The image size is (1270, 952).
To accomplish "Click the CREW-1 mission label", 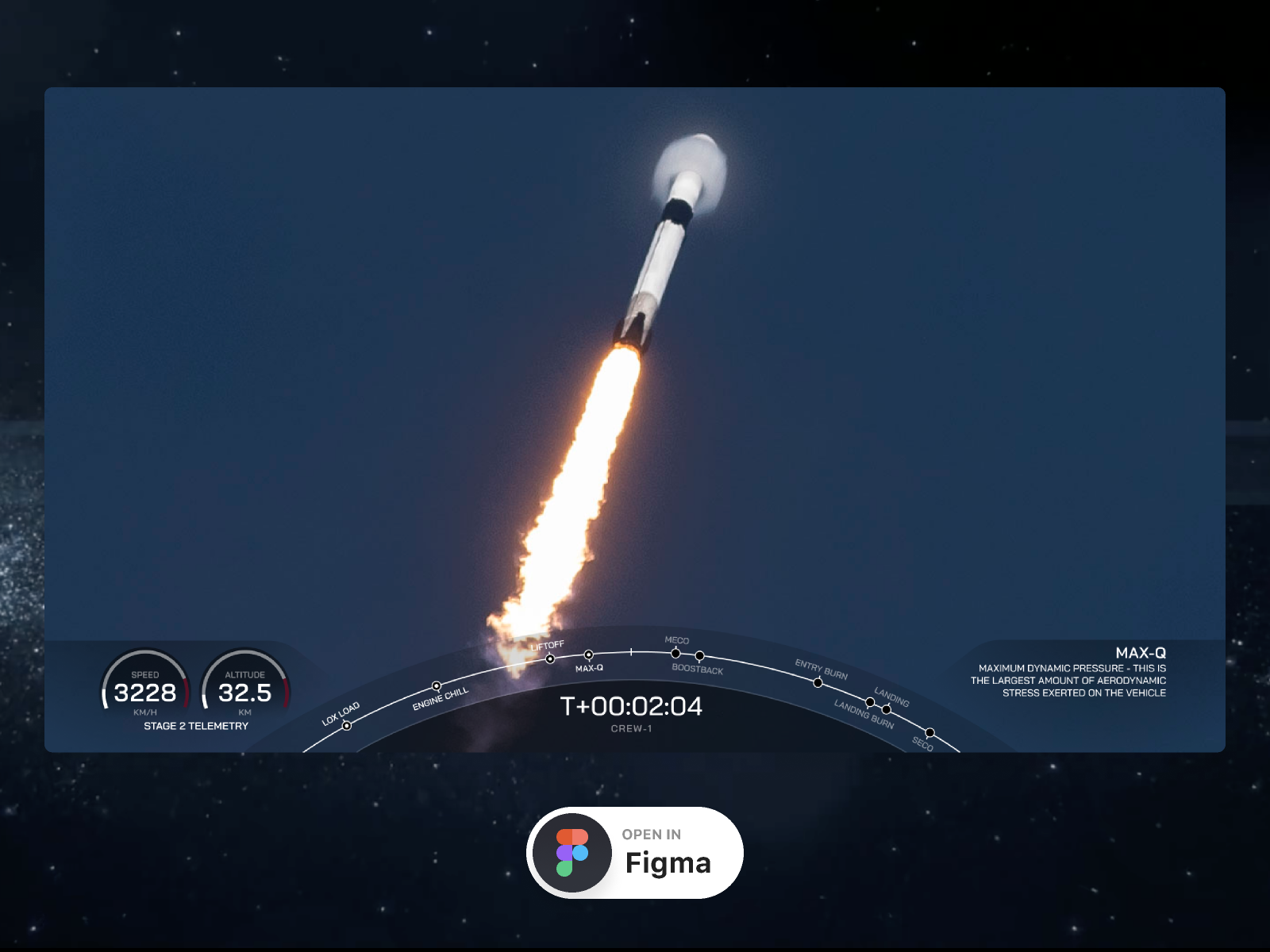I will [633, 729].
